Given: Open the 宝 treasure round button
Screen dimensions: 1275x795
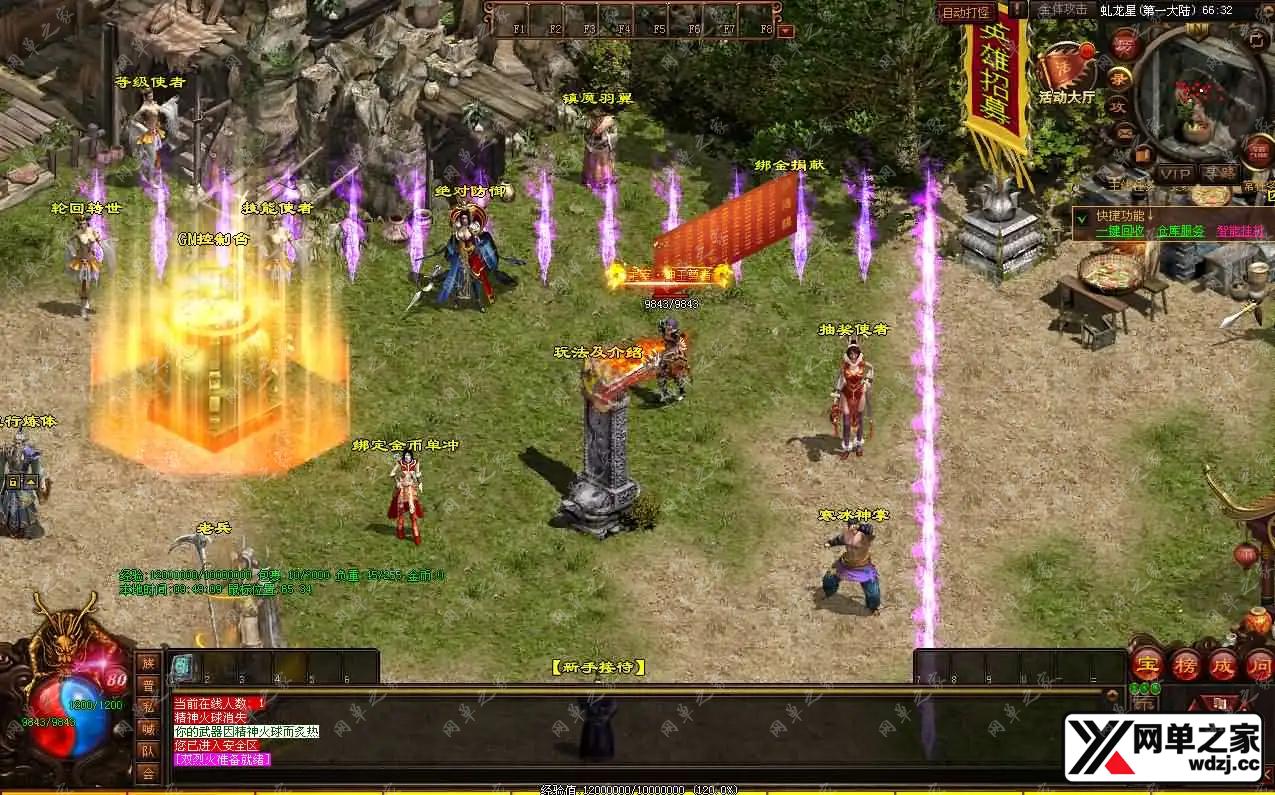Looking at the screenshot, I should pyautogui.click(x=1147, y=665).
